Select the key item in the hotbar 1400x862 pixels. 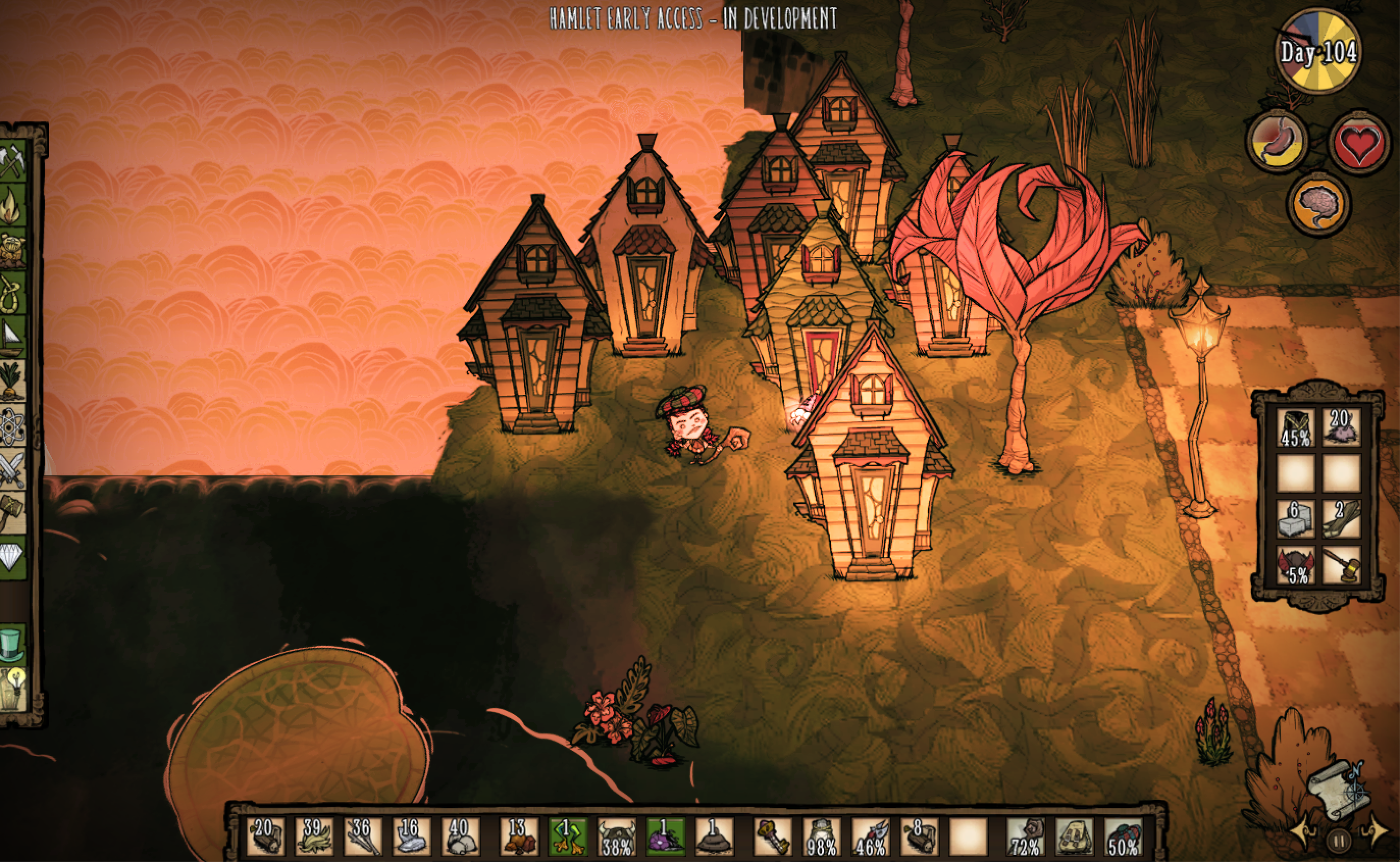click(772, 836)
